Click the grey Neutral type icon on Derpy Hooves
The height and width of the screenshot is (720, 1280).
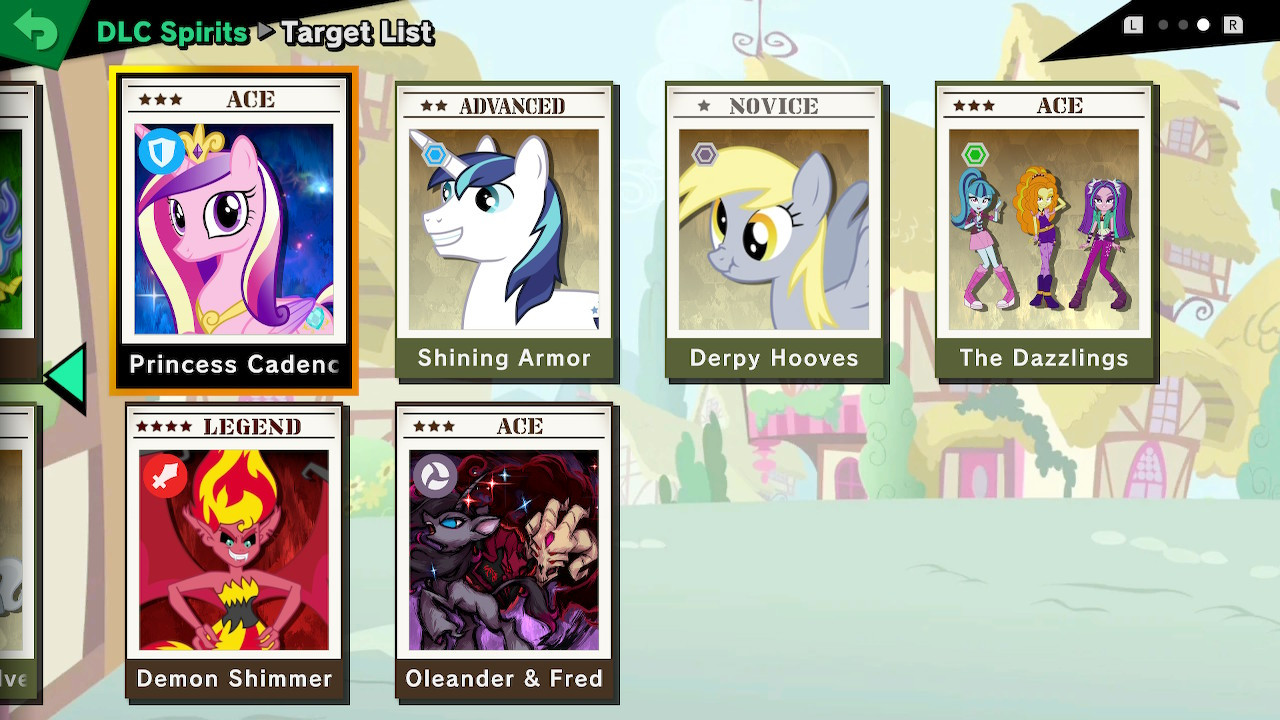coord(703,152)
